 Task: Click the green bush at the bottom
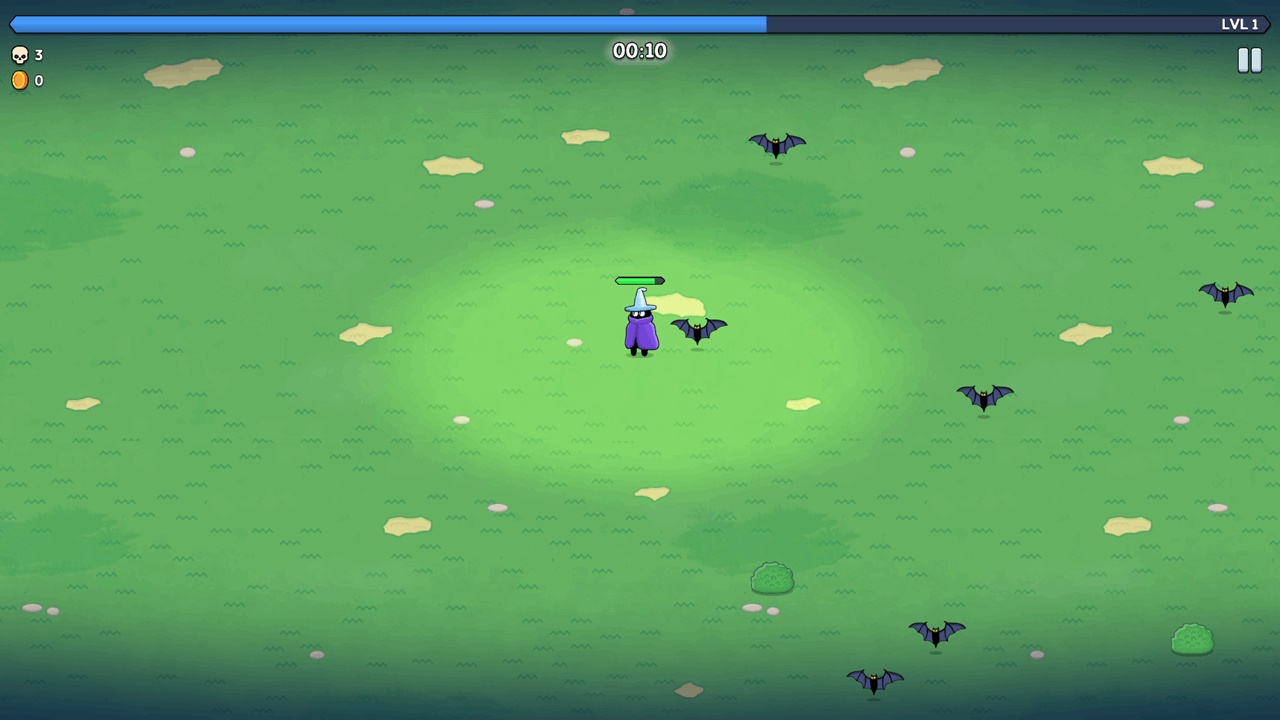772,578
